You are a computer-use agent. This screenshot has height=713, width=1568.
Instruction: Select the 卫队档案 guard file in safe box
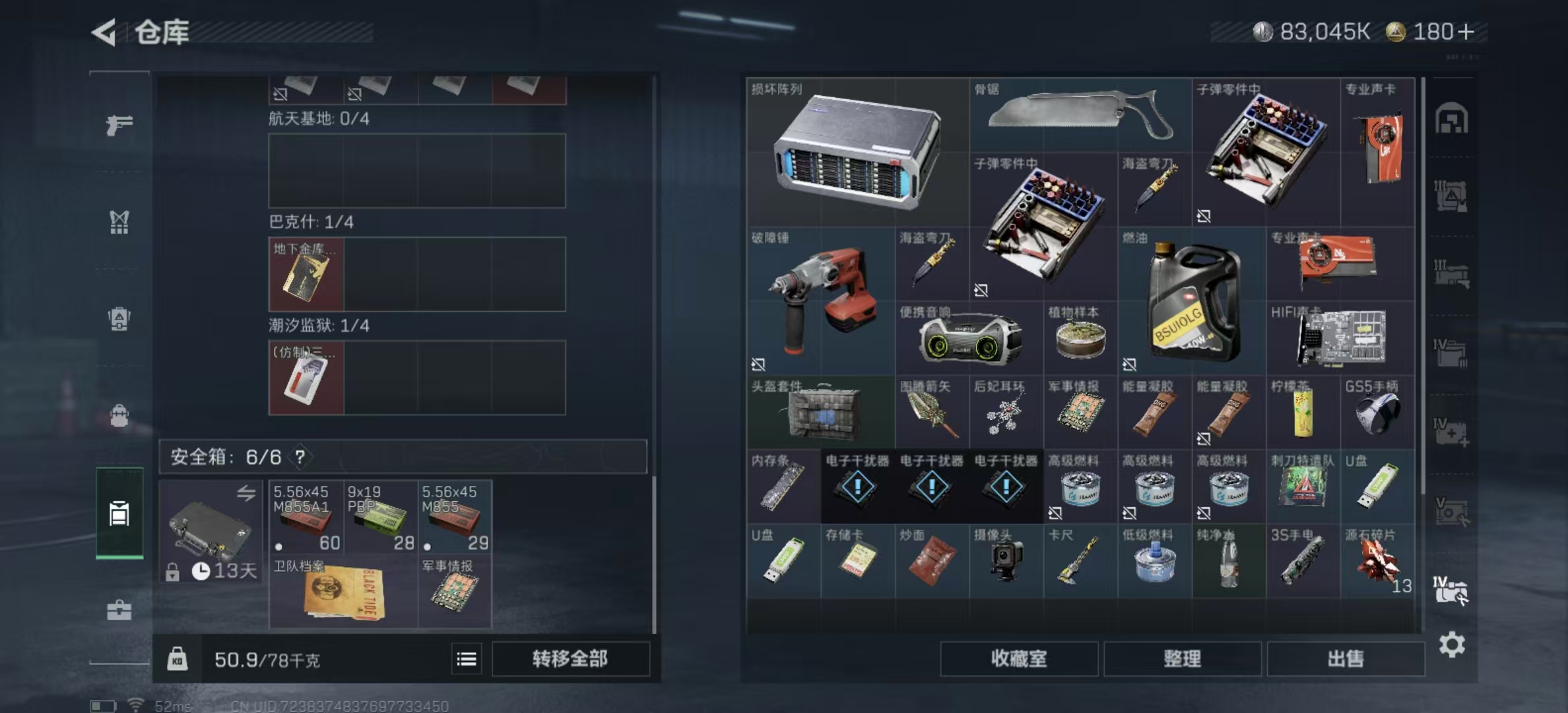pos(343,592)
